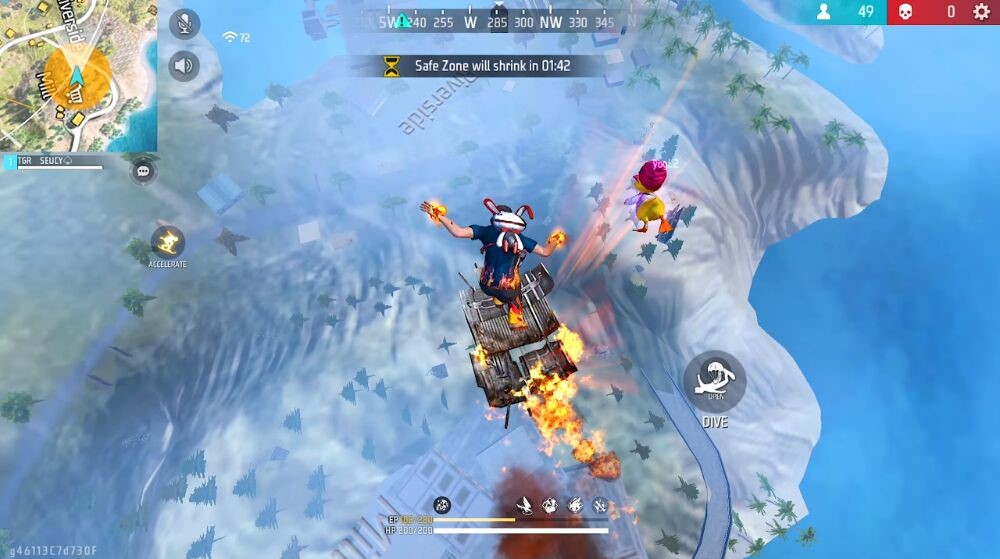Viewport: 1000px width, 559px height.
Task: Open the quick chat bubble
Action: pos(144,171)
